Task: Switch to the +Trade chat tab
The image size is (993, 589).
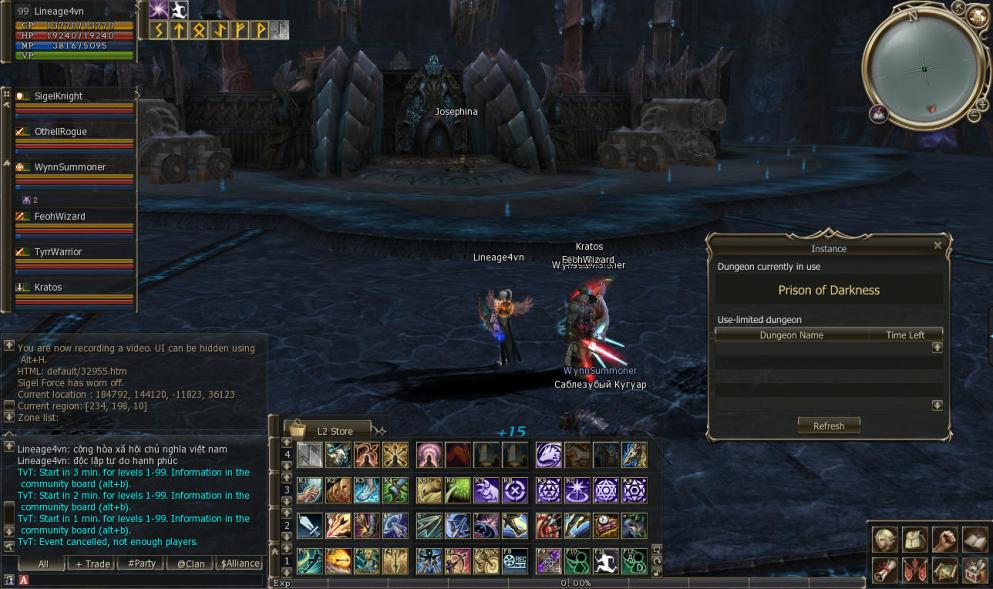Action: [91, 564]
